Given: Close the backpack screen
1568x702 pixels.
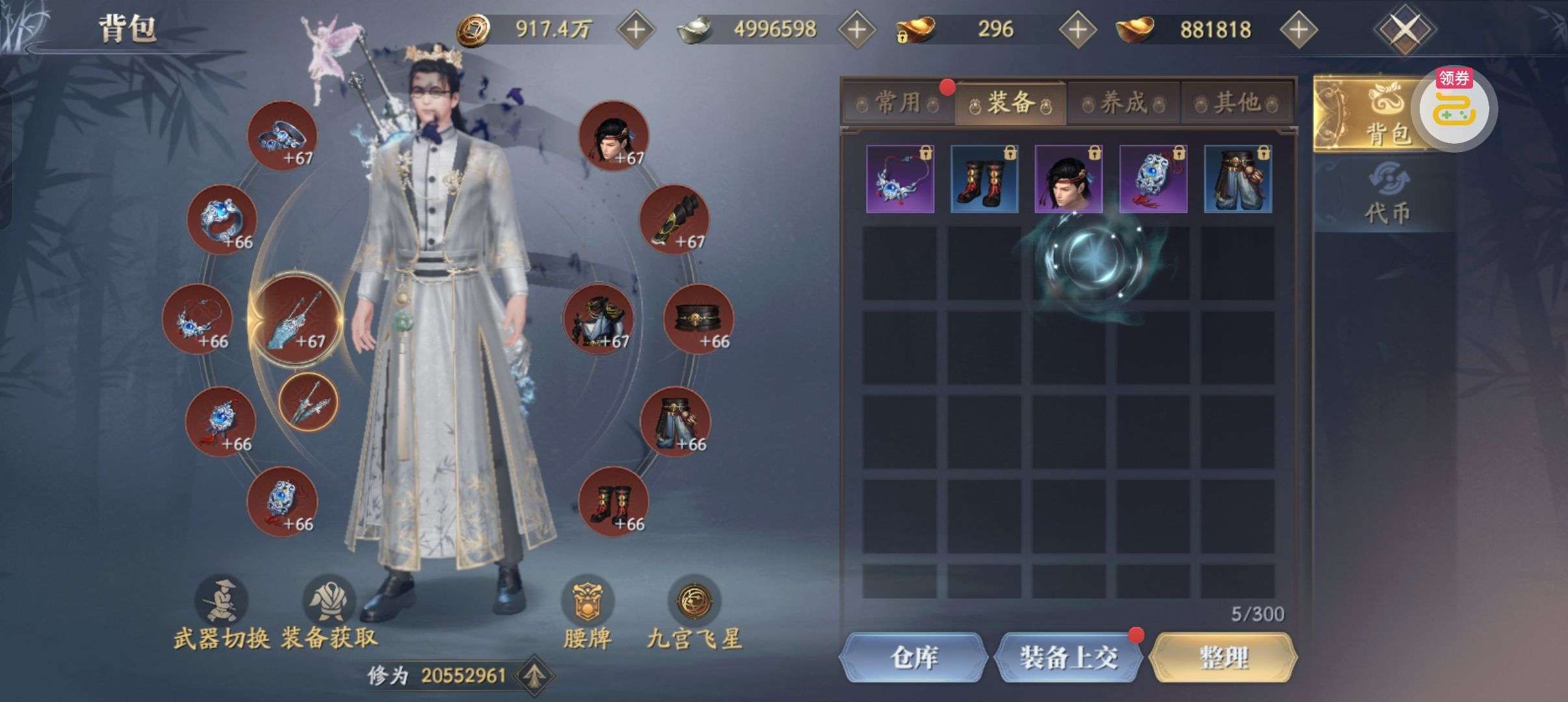Looking at the screenshot, I should tap(1404, 29).
